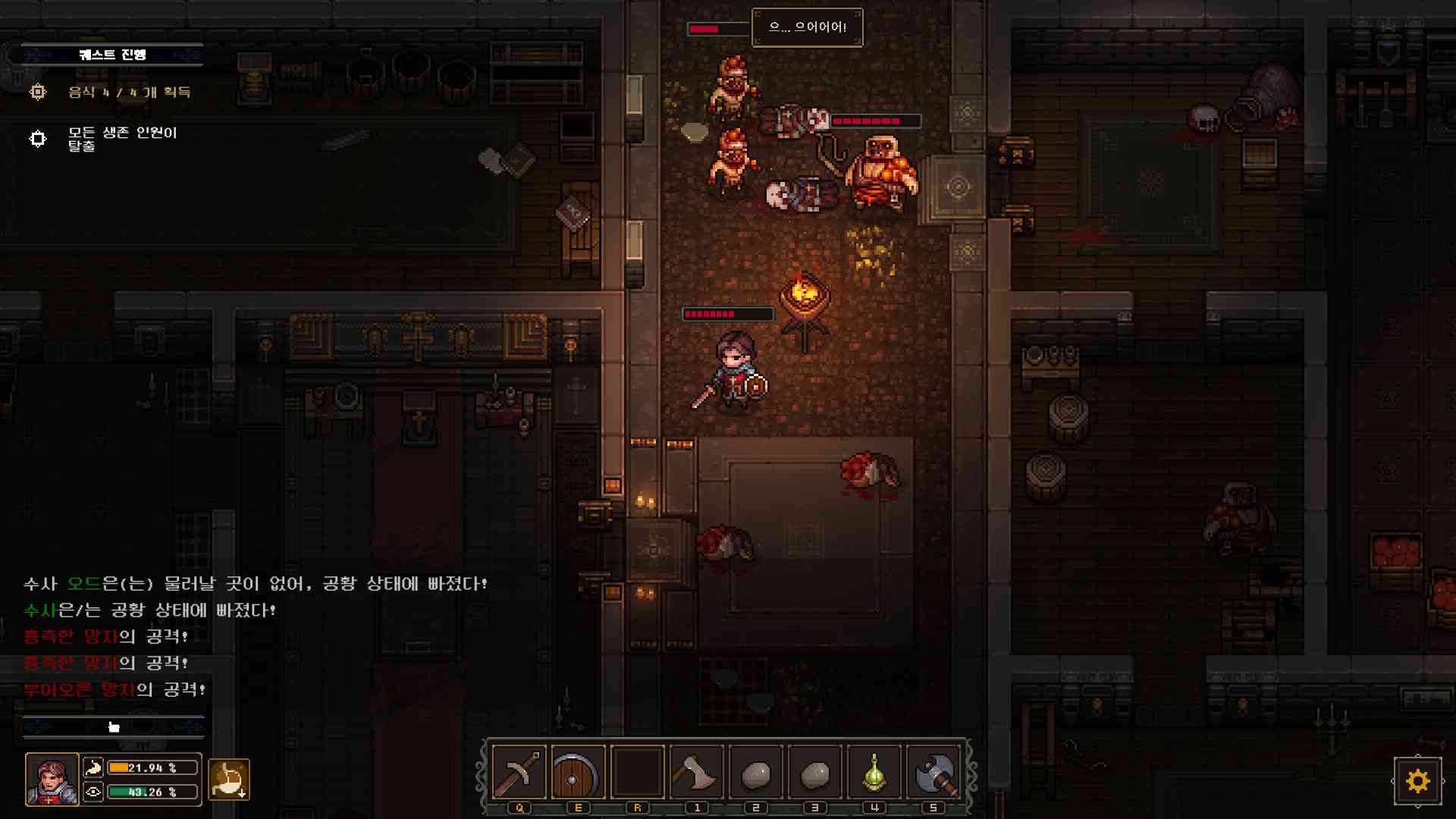Select the hatchet in hotbar slot 1

[x=697, y=772]
